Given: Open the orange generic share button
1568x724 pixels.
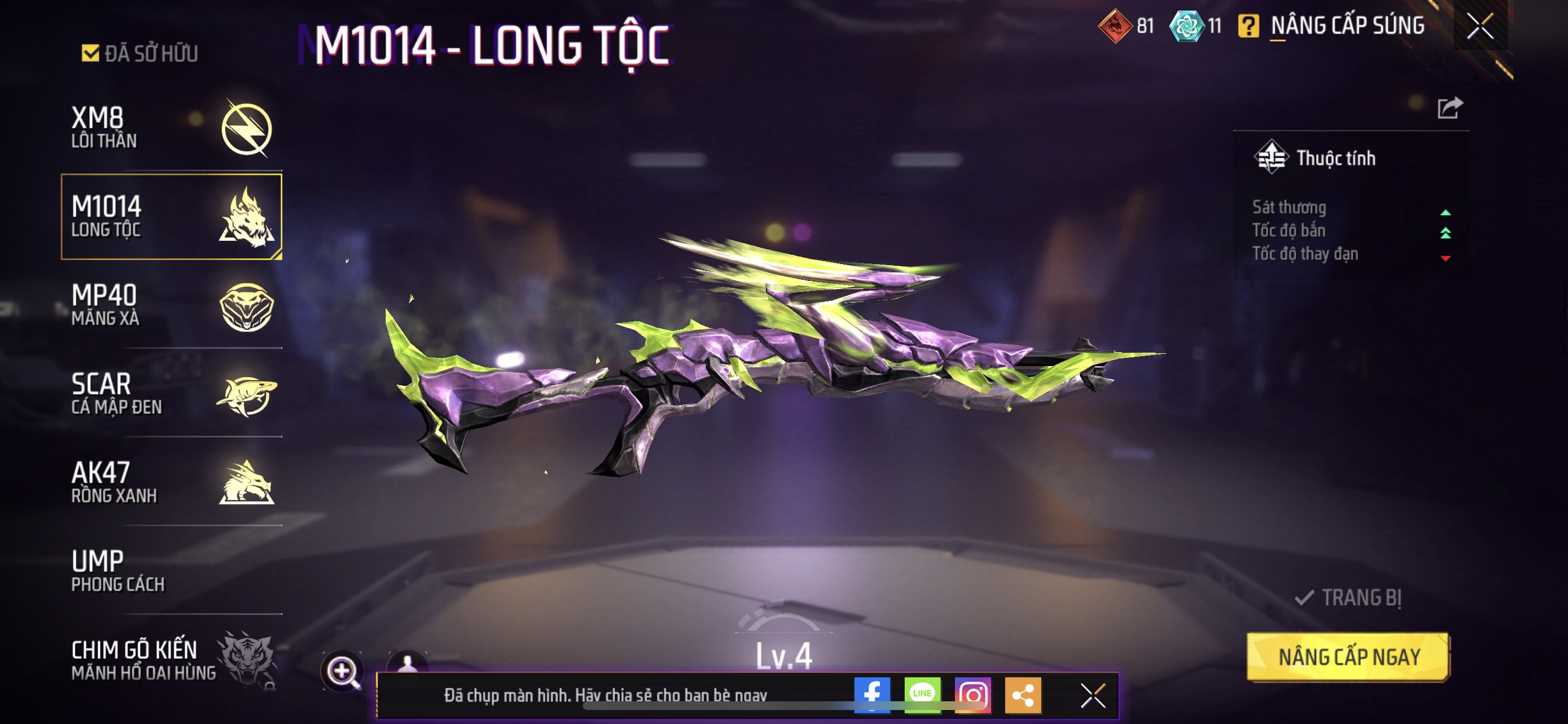Looking at the screenshot, I should 1023,694.
